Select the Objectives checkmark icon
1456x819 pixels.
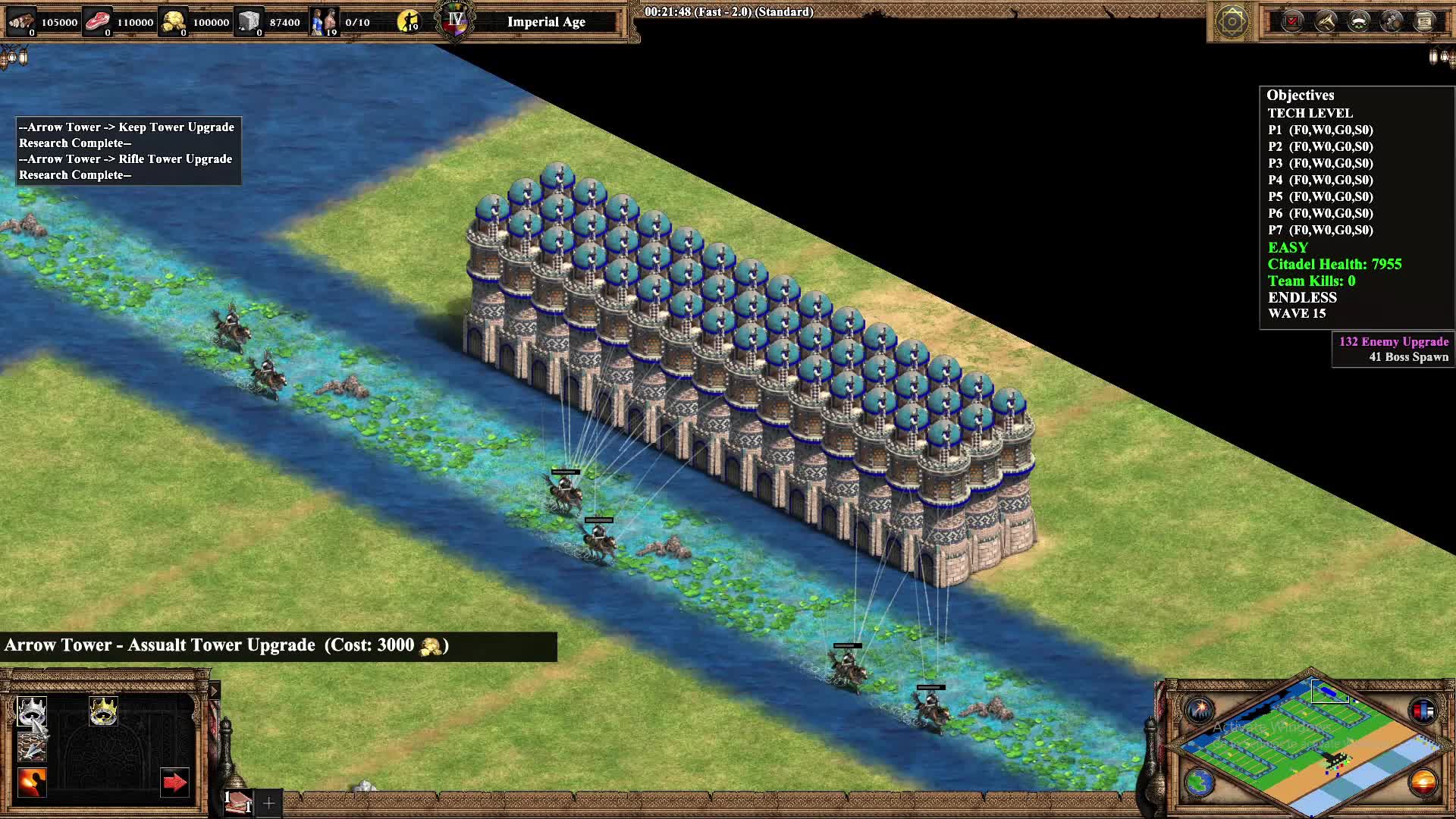click(1292, 20)
